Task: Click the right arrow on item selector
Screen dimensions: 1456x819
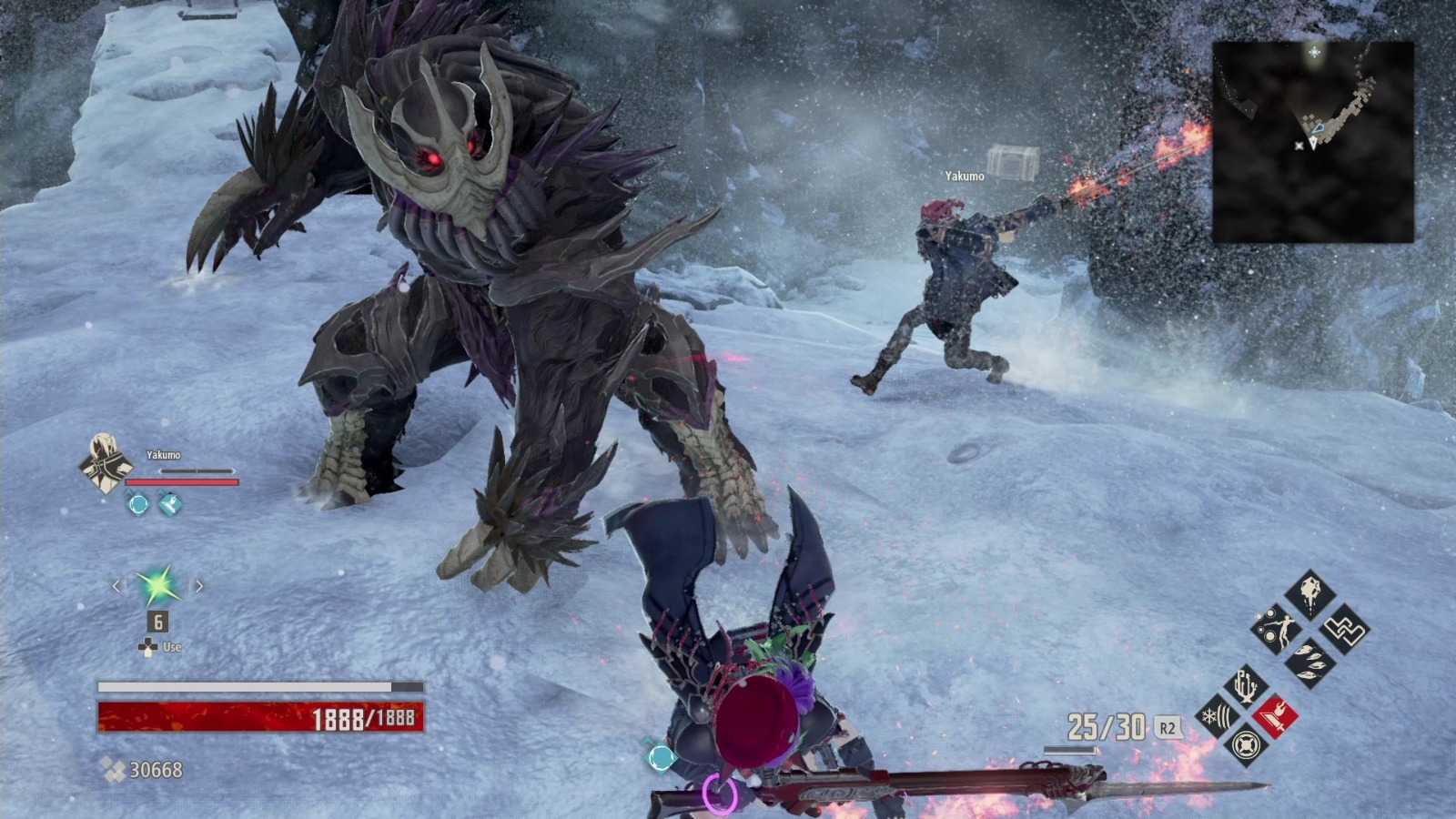Action: pos(199,585)
